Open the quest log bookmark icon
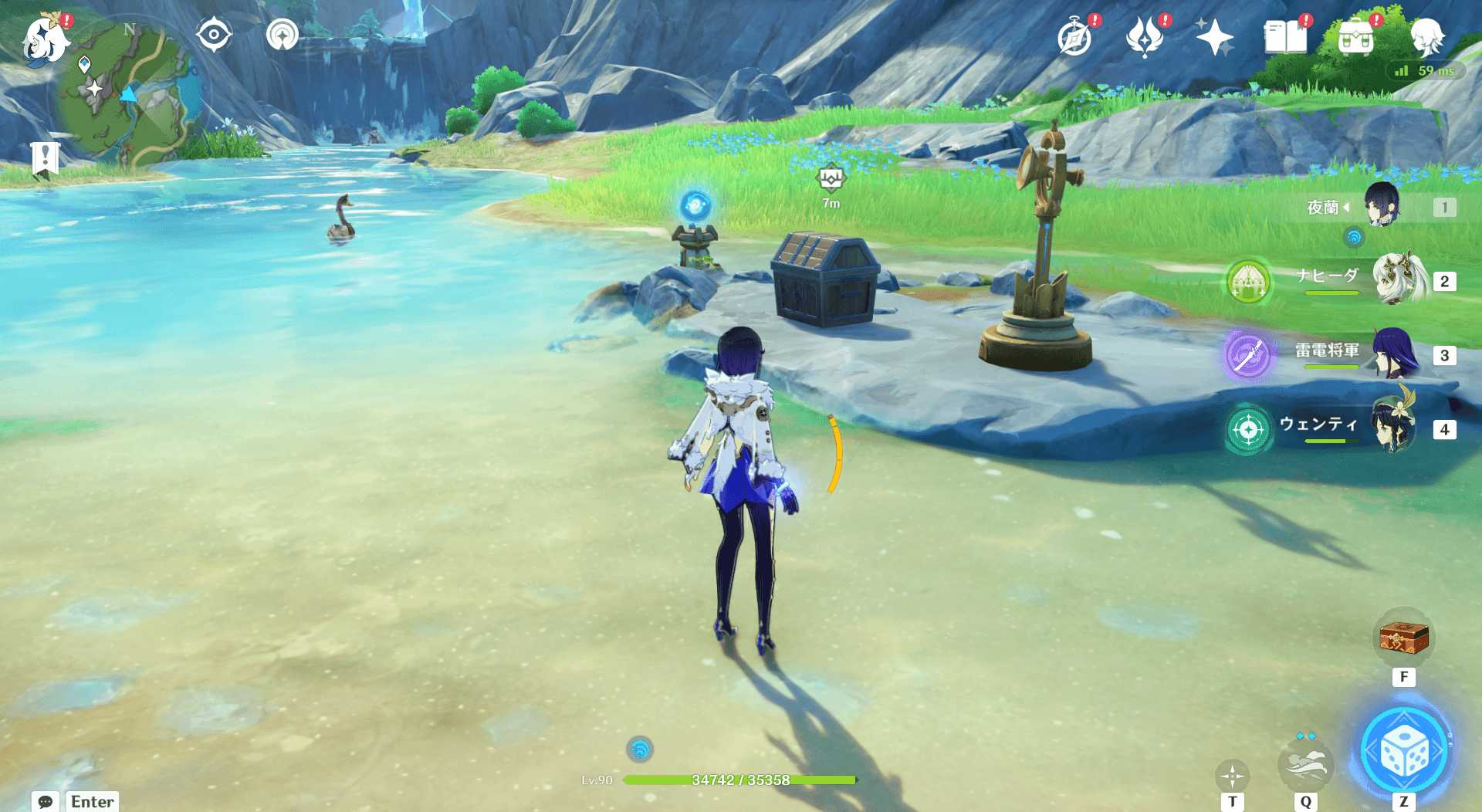1482x812 pixels. (45, 160)
